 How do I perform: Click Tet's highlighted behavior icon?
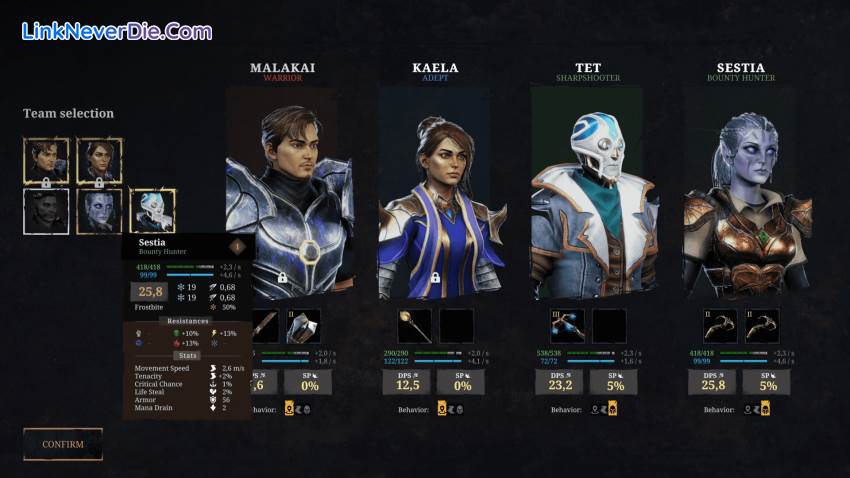point(611,409)
